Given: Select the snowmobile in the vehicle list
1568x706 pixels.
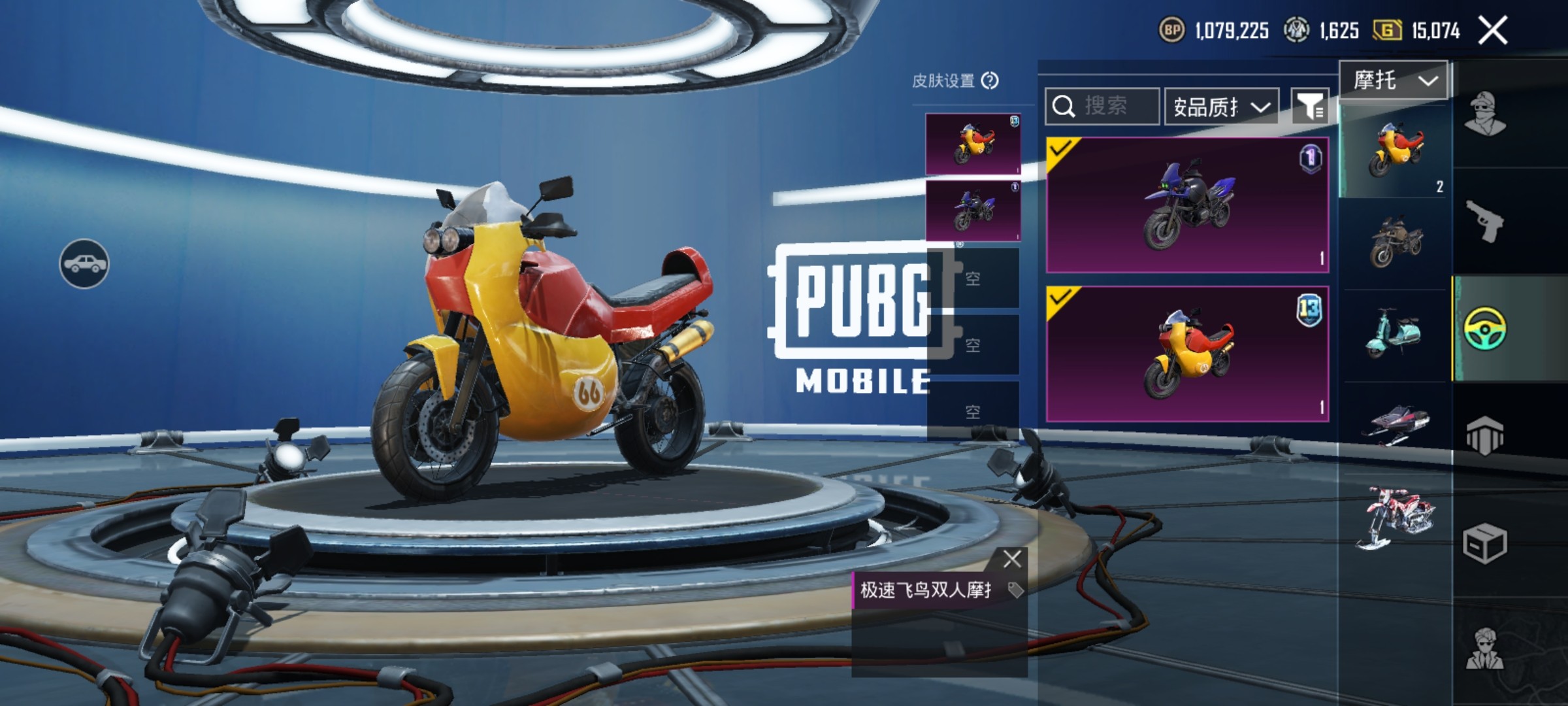Looking at the screenshot, I should [1396, 424].
